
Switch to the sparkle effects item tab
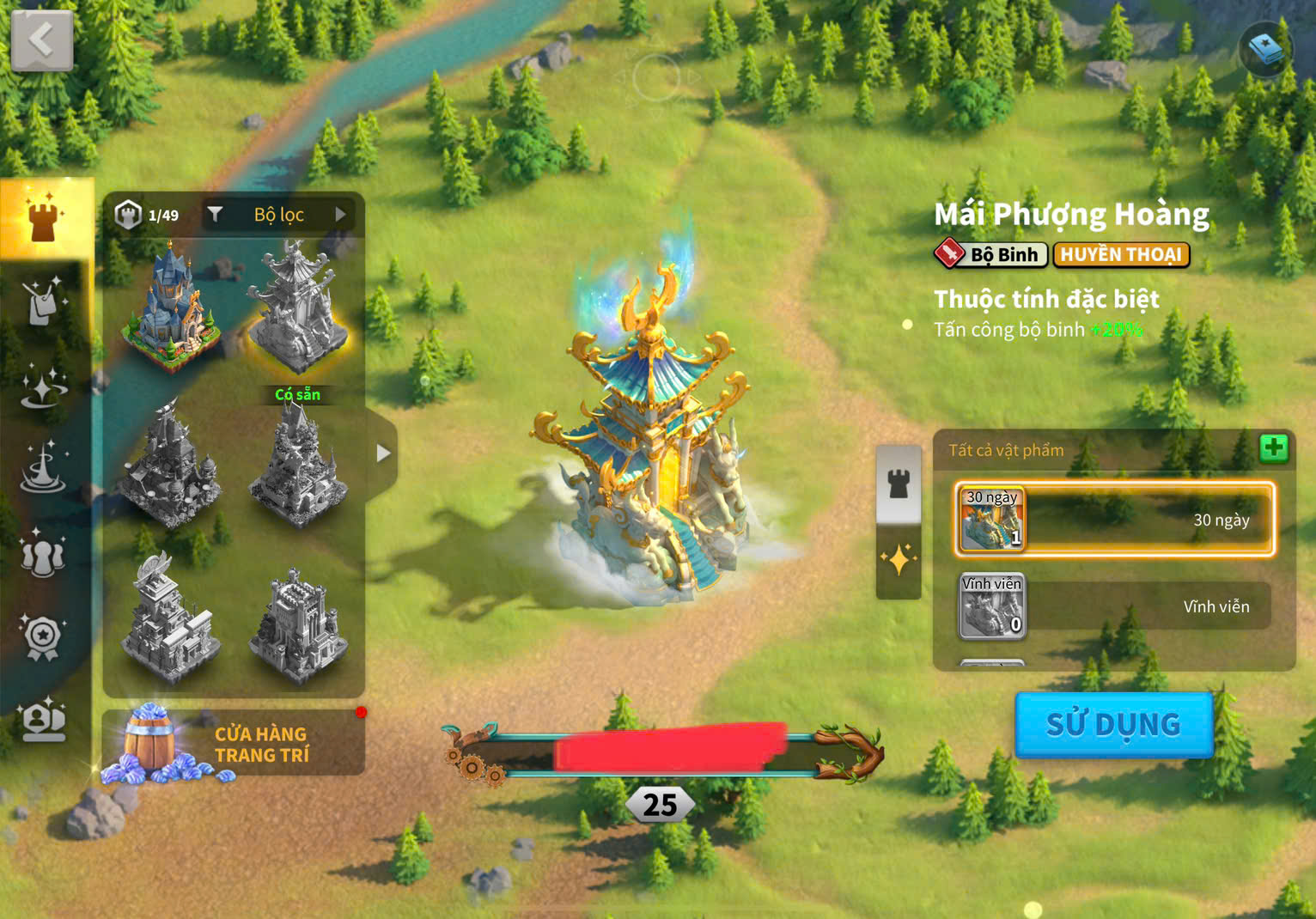[899, 561]
